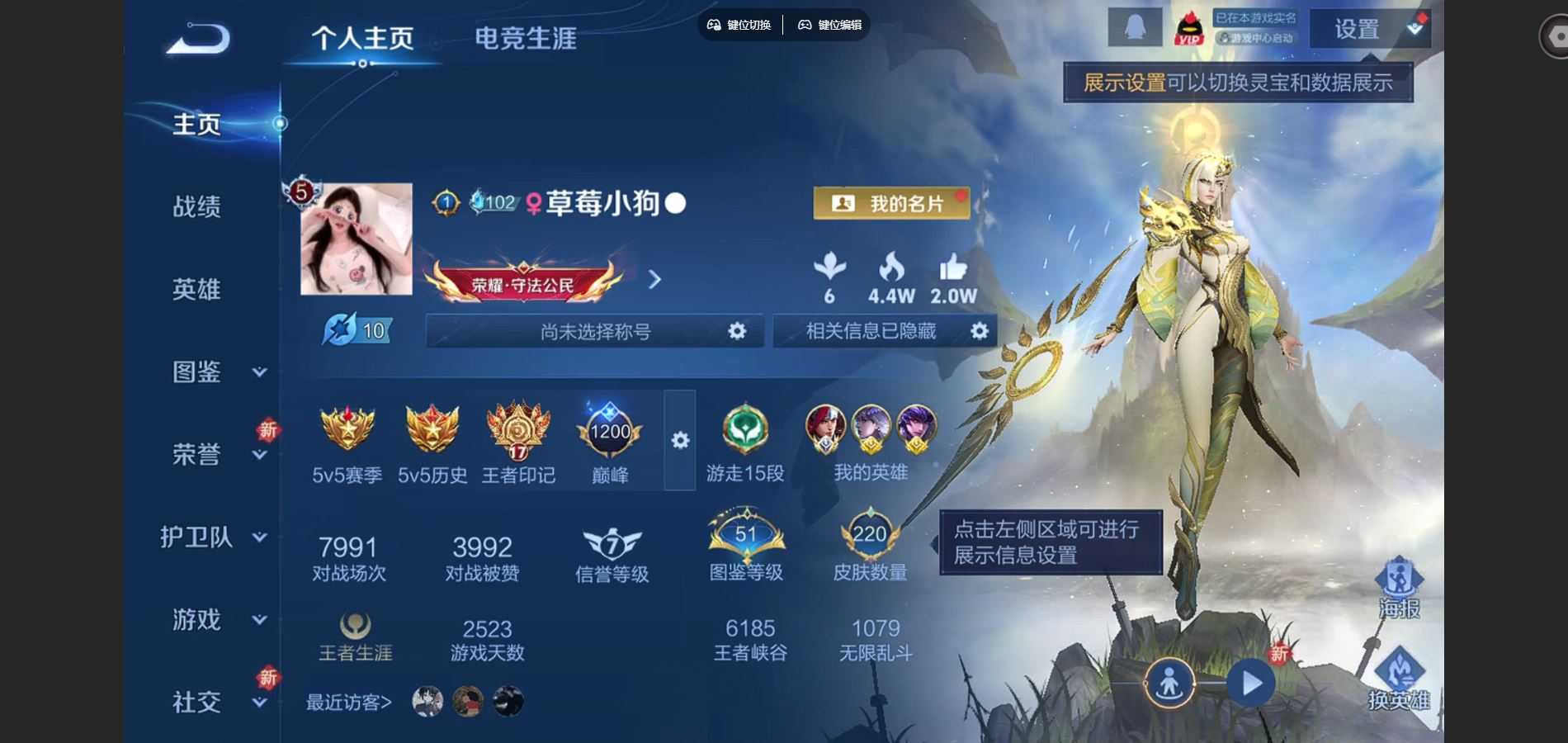Screen dimensions: 1568x743
Task: Toggle the gear on 相关信息已隐藏 bar
Action: click(x=980, y=331)
